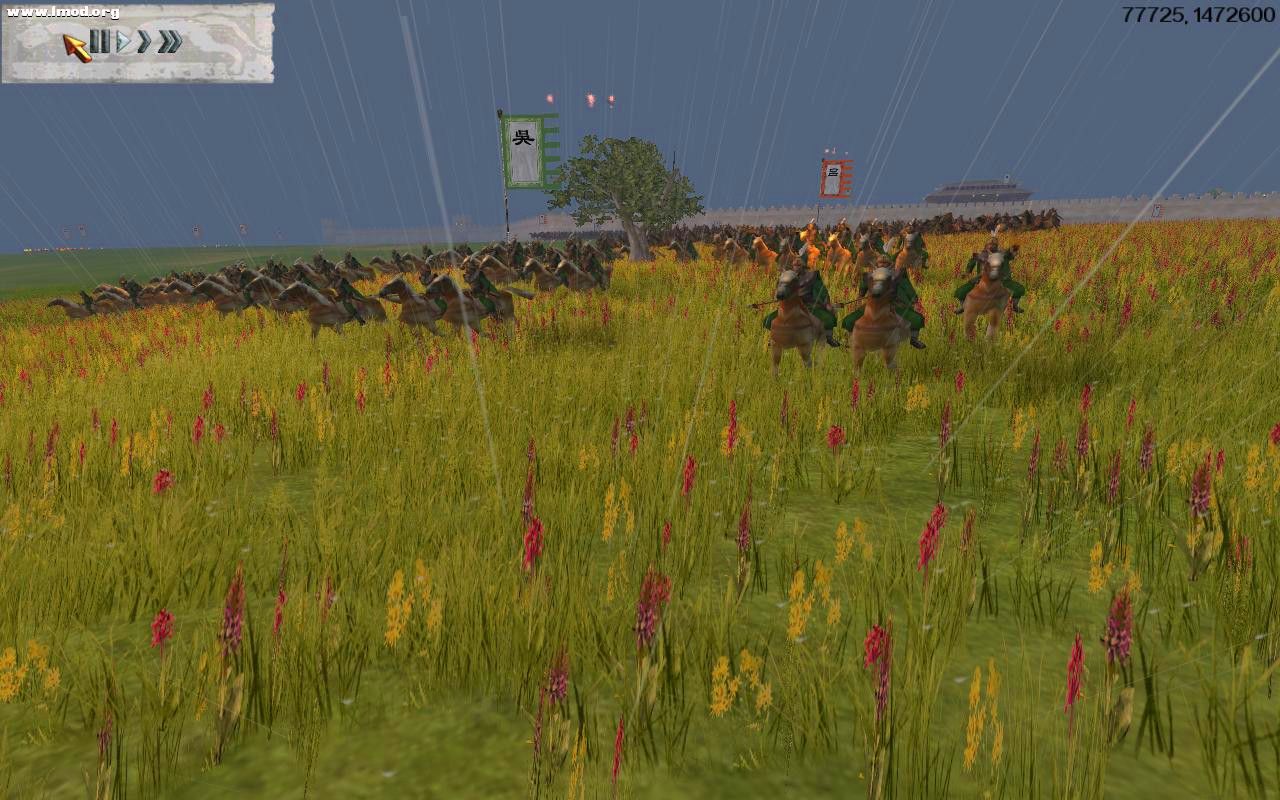1280x800 pixels.
Task: Set maximum speed with the double chevron icon
Action: point(168,42)
